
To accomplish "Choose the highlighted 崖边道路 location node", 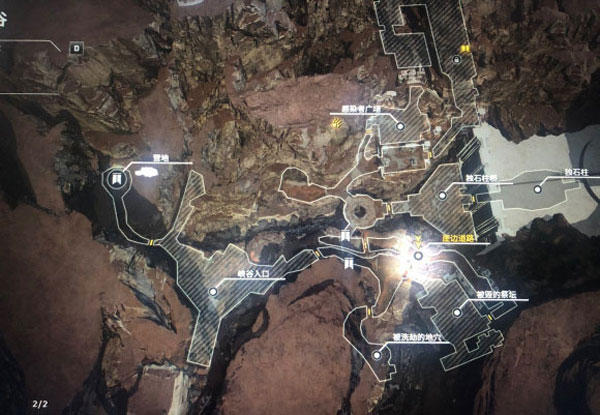I will [416, 253].
